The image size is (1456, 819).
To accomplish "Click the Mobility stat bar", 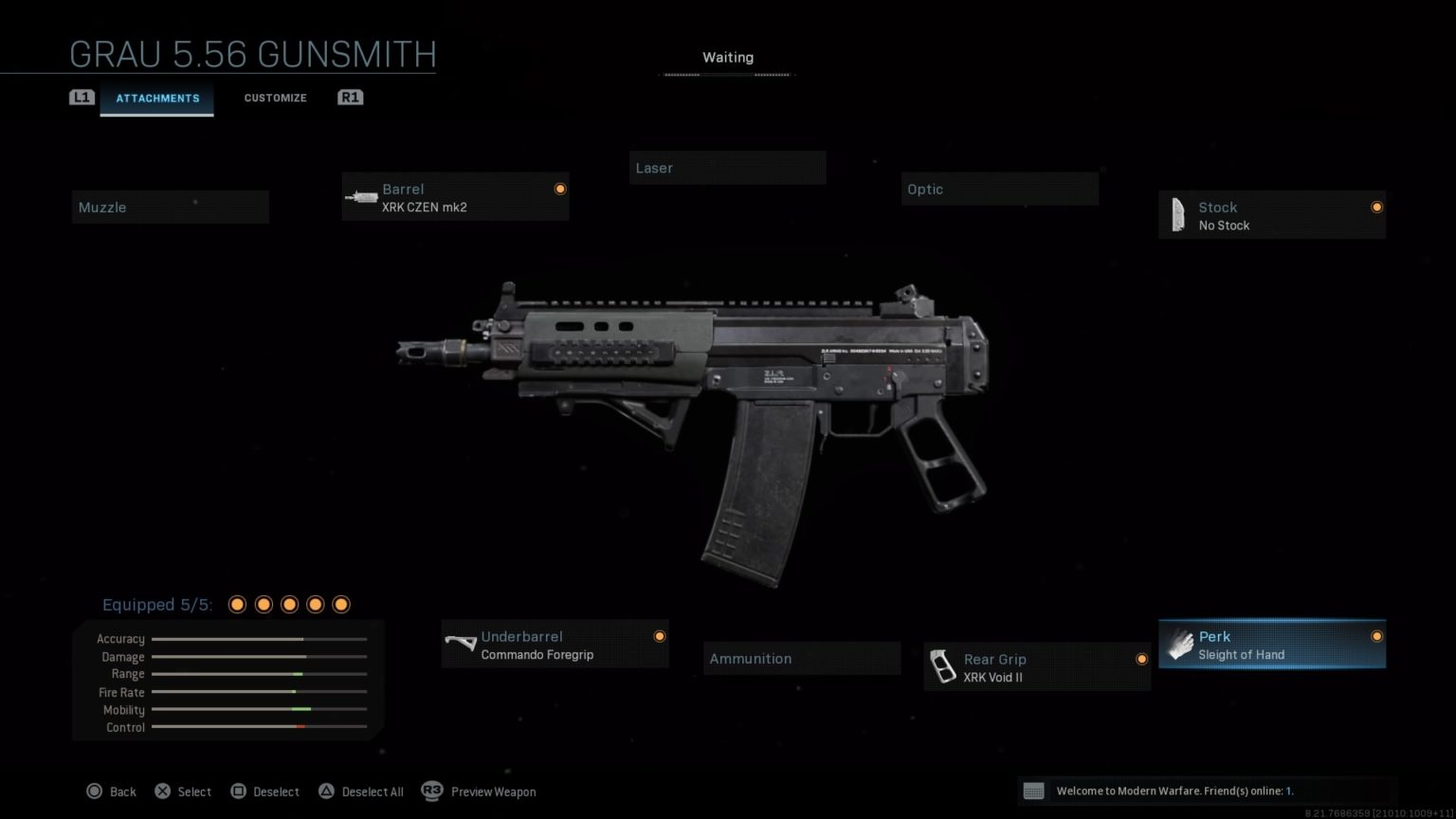I will 259,709.
